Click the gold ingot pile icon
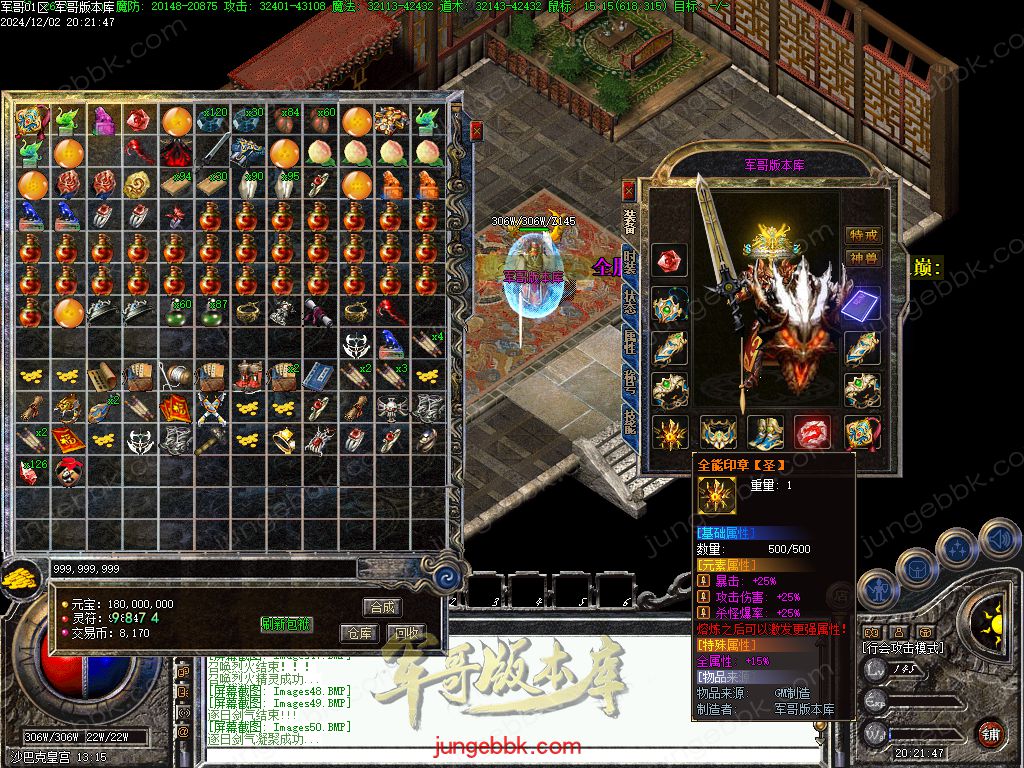Viewport: 1024px width, 768px height. [x=18, y=579]
